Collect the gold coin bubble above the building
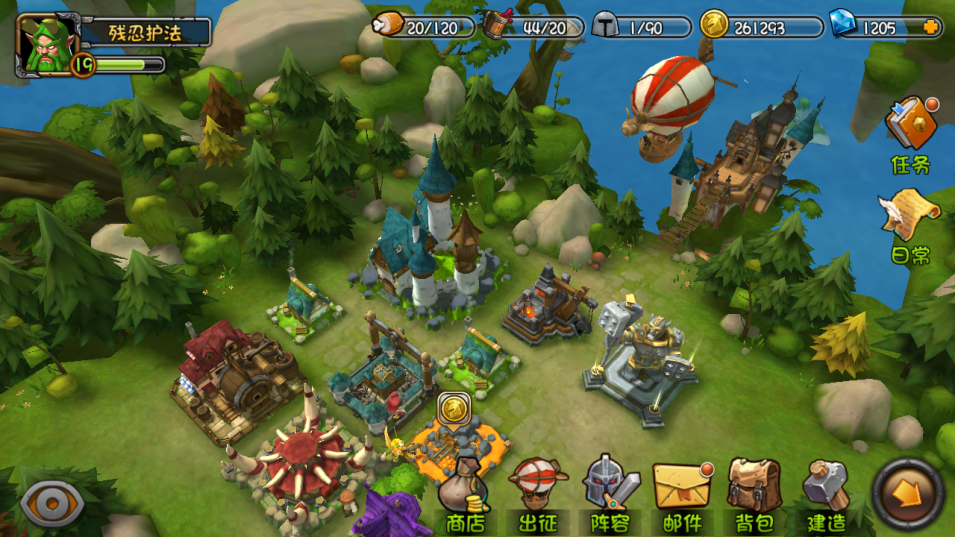955x537 pixels. click(453, 408)
